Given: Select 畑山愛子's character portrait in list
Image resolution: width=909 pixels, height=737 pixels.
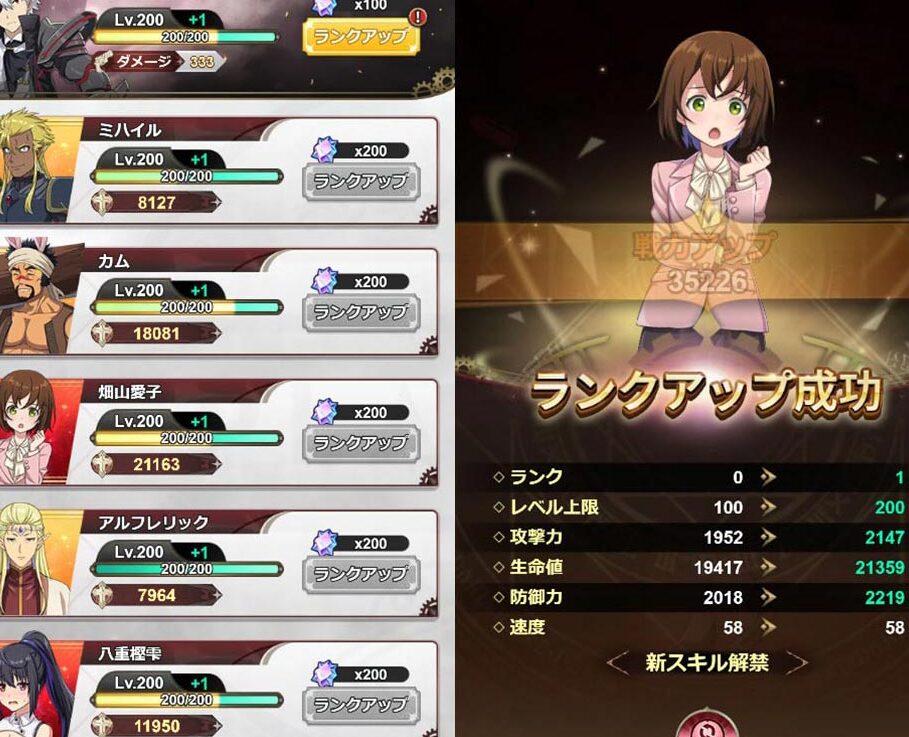Looking at the screenshot, I should 32,430.
